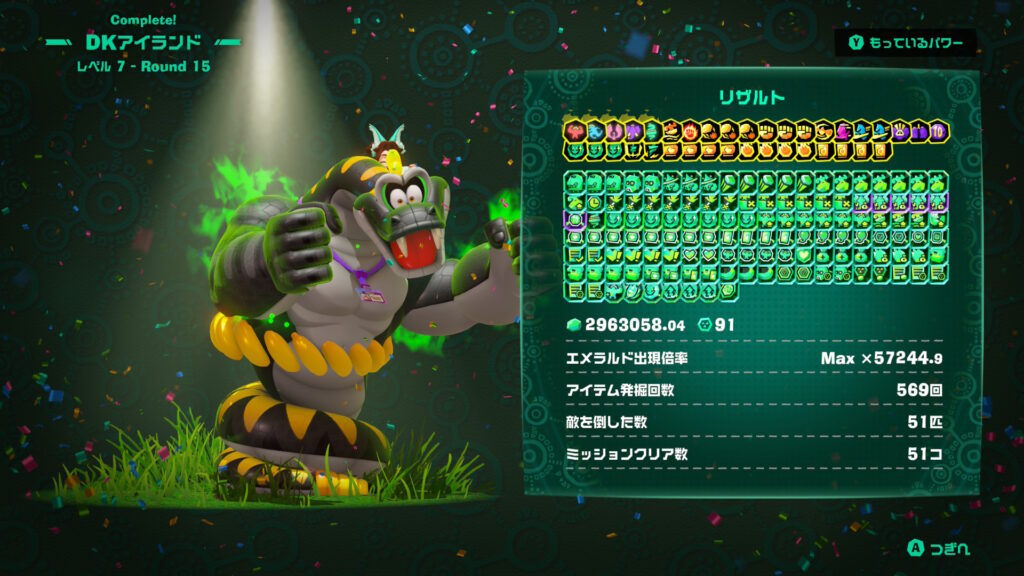Choose the blue Zebra Bananza power icon
This screenshot has width=1024, height=576.
pos(594,131)
